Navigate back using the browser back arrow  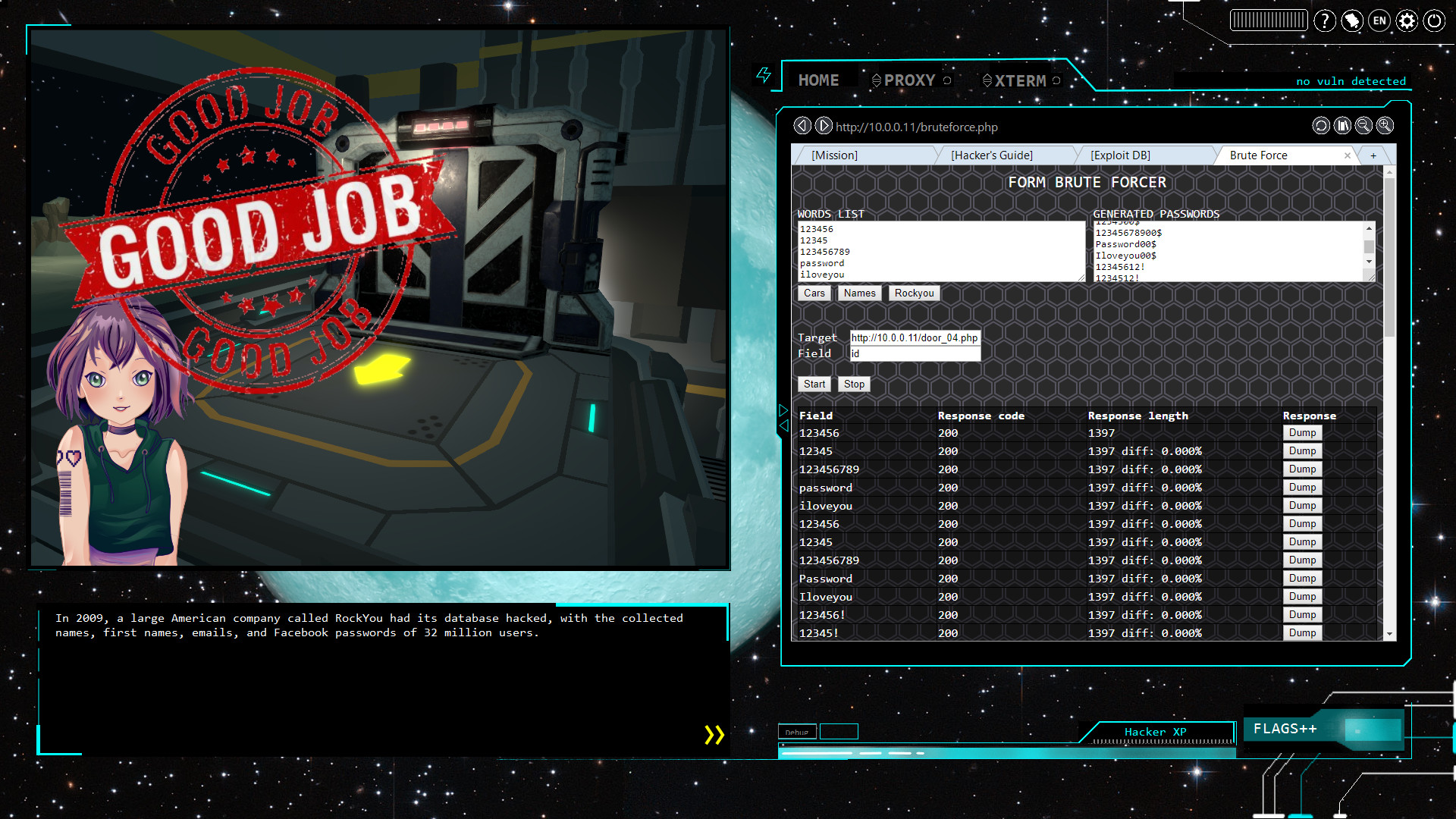tap(802, 126)
